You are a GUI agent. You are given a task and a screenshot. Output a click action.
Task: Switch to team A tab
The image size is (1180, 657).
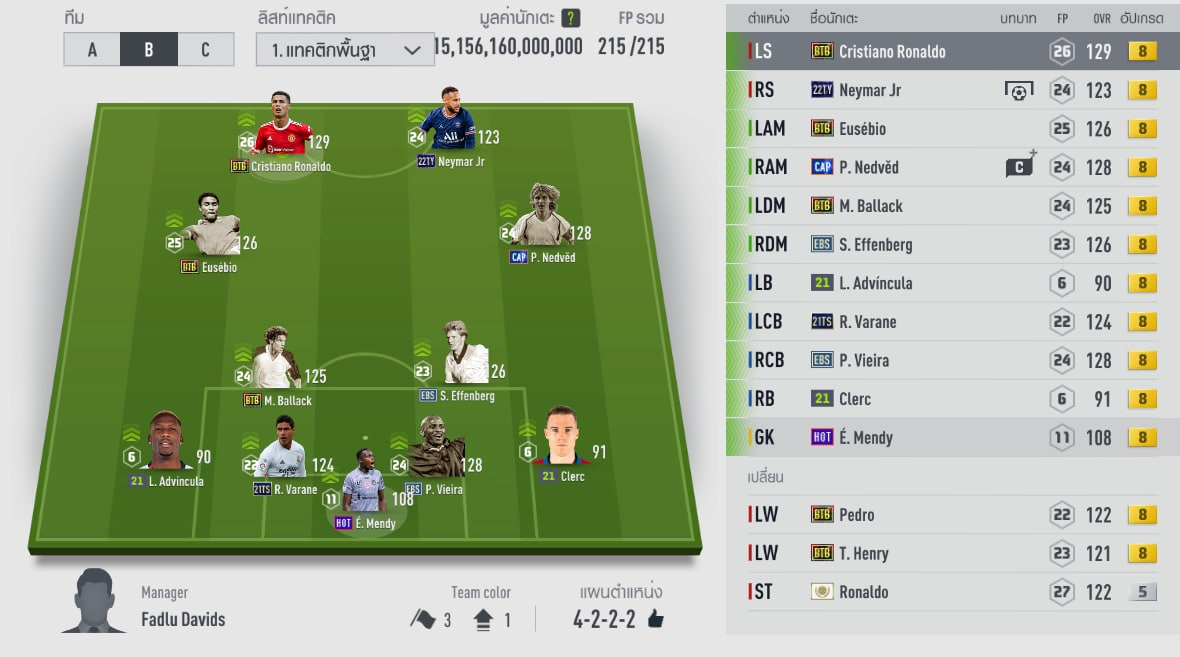pyautogui.click(x=92, y=50)
